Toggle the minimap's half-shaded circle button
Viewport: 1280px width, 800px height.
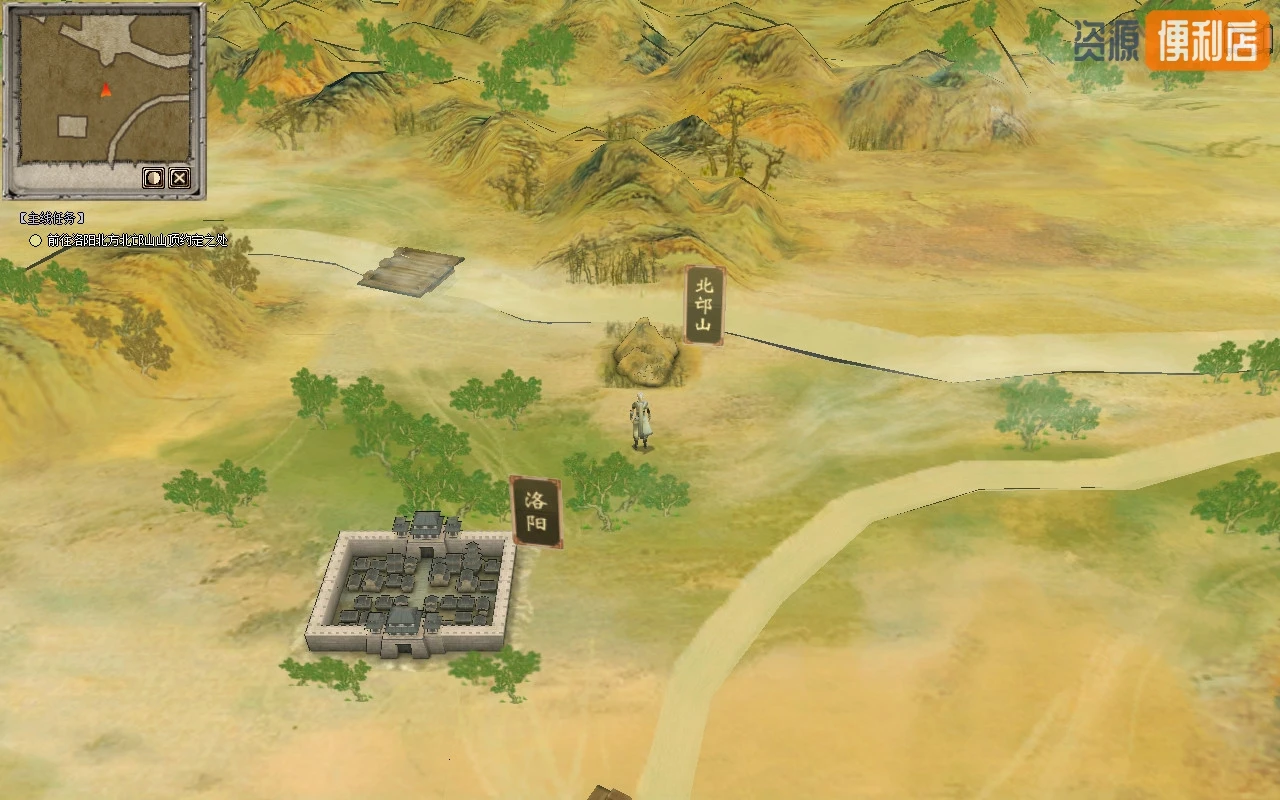coord(154,178)
